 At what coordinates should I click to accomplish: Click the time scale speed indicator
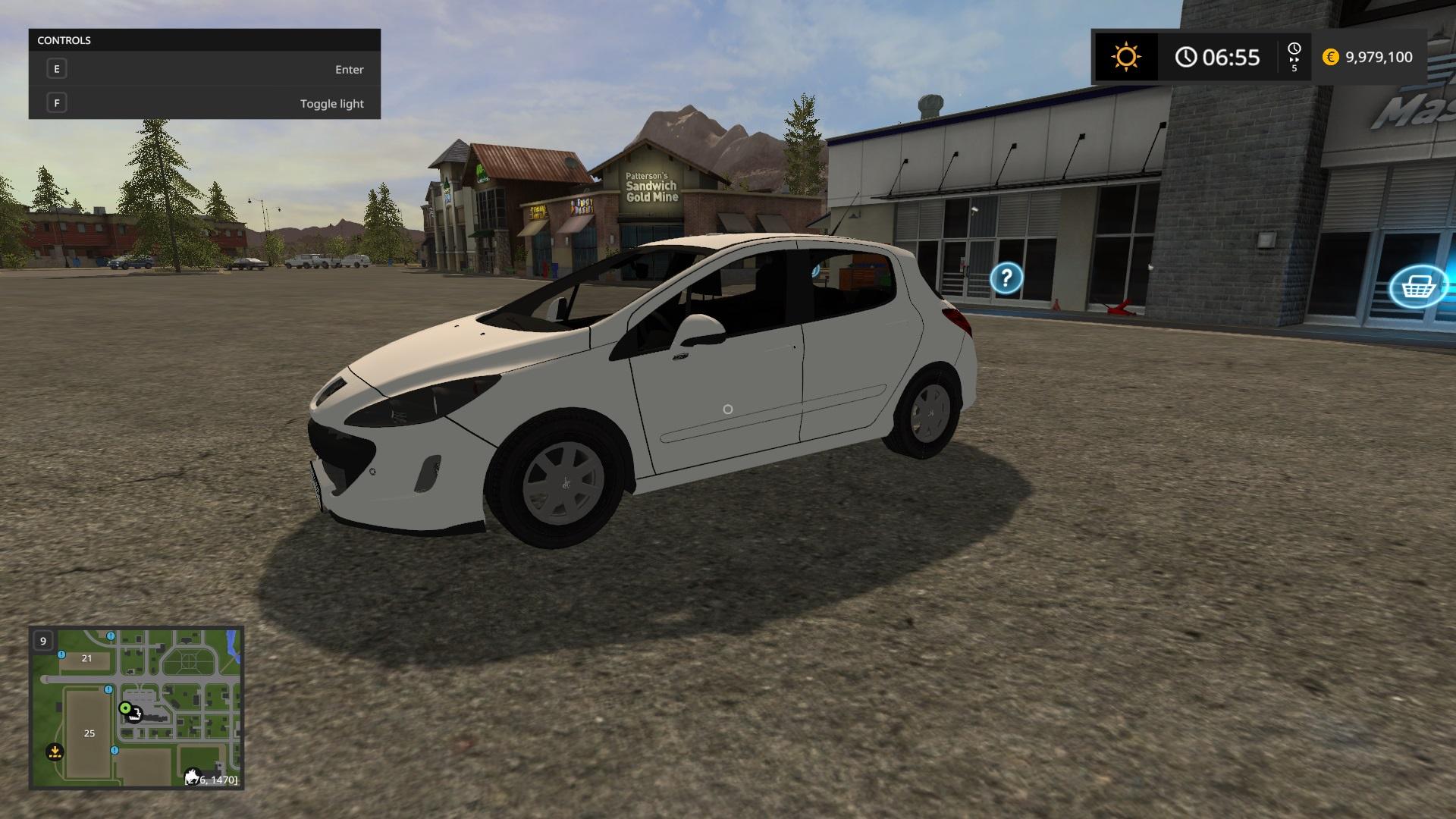point(1294,58)
